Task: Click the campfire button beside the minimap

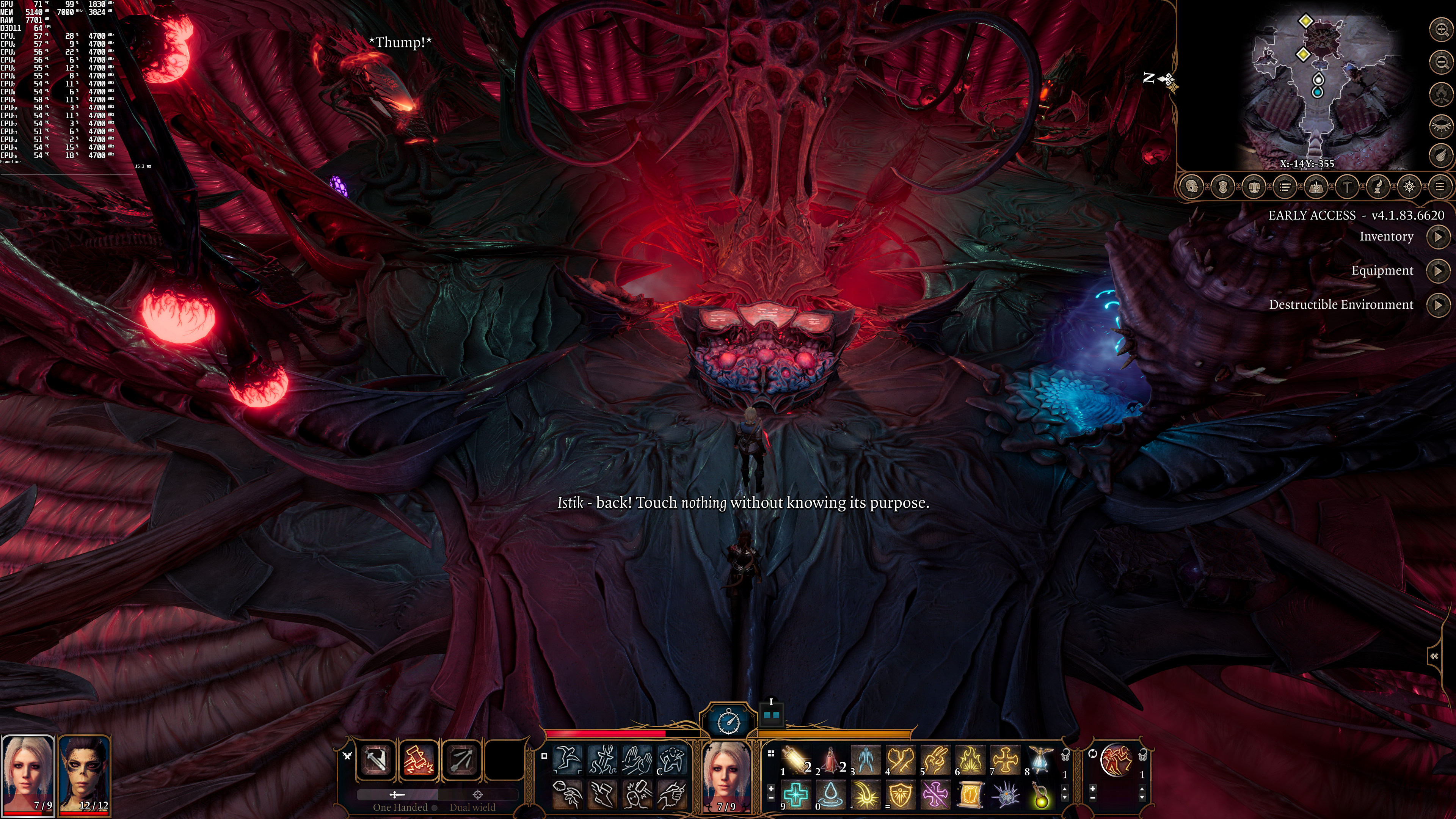Action: point(1441,94)
